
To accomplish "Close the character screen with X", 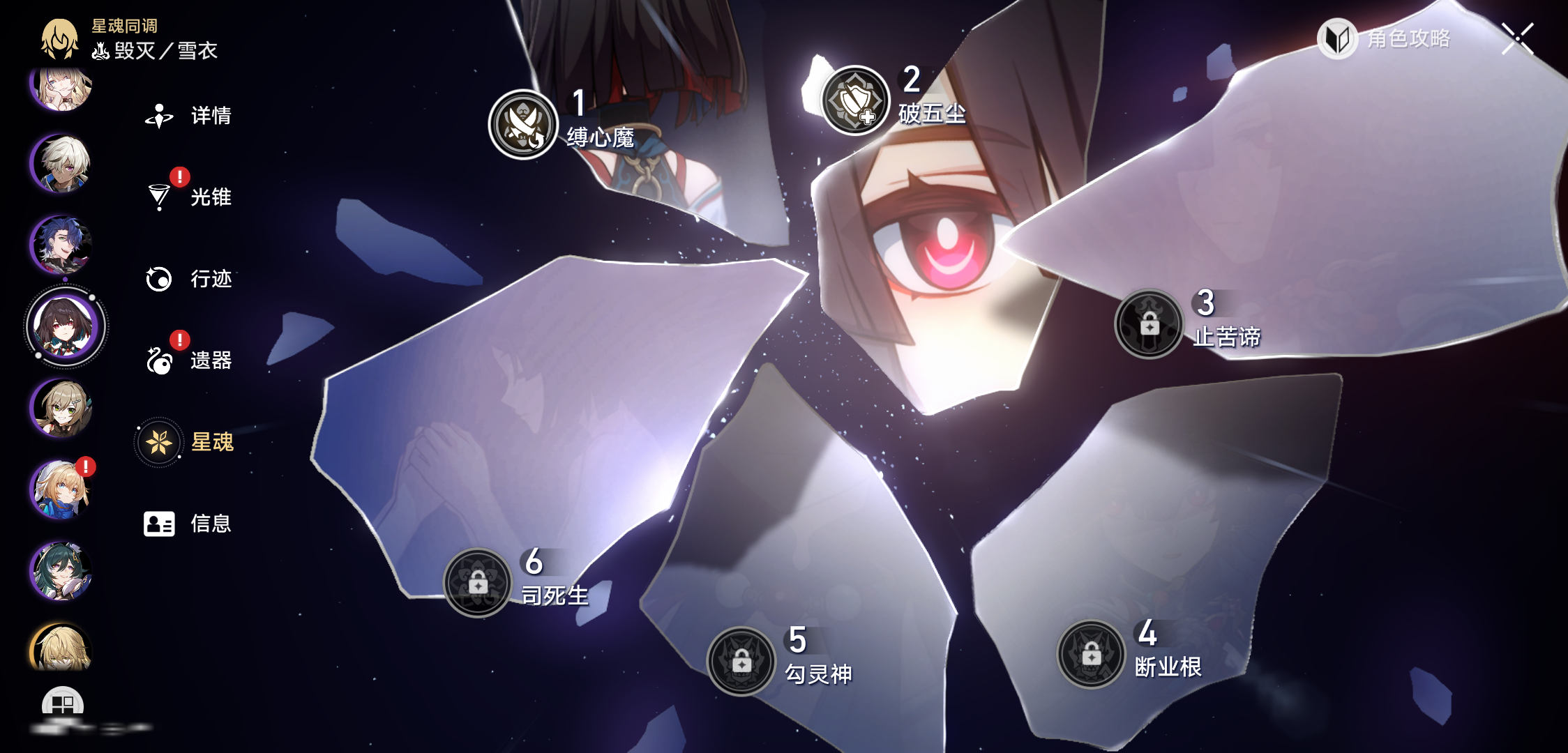I will coord(1518,38).
